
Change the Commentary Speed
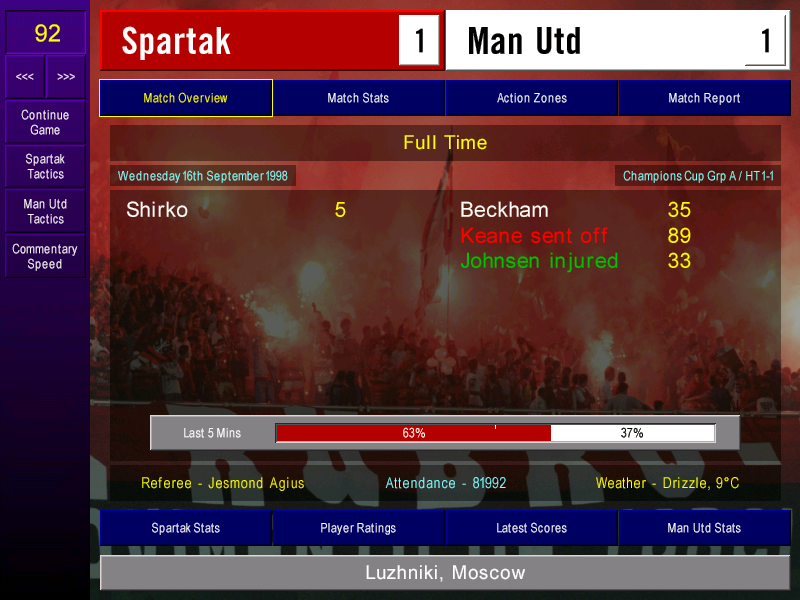(x=45, y=256)
